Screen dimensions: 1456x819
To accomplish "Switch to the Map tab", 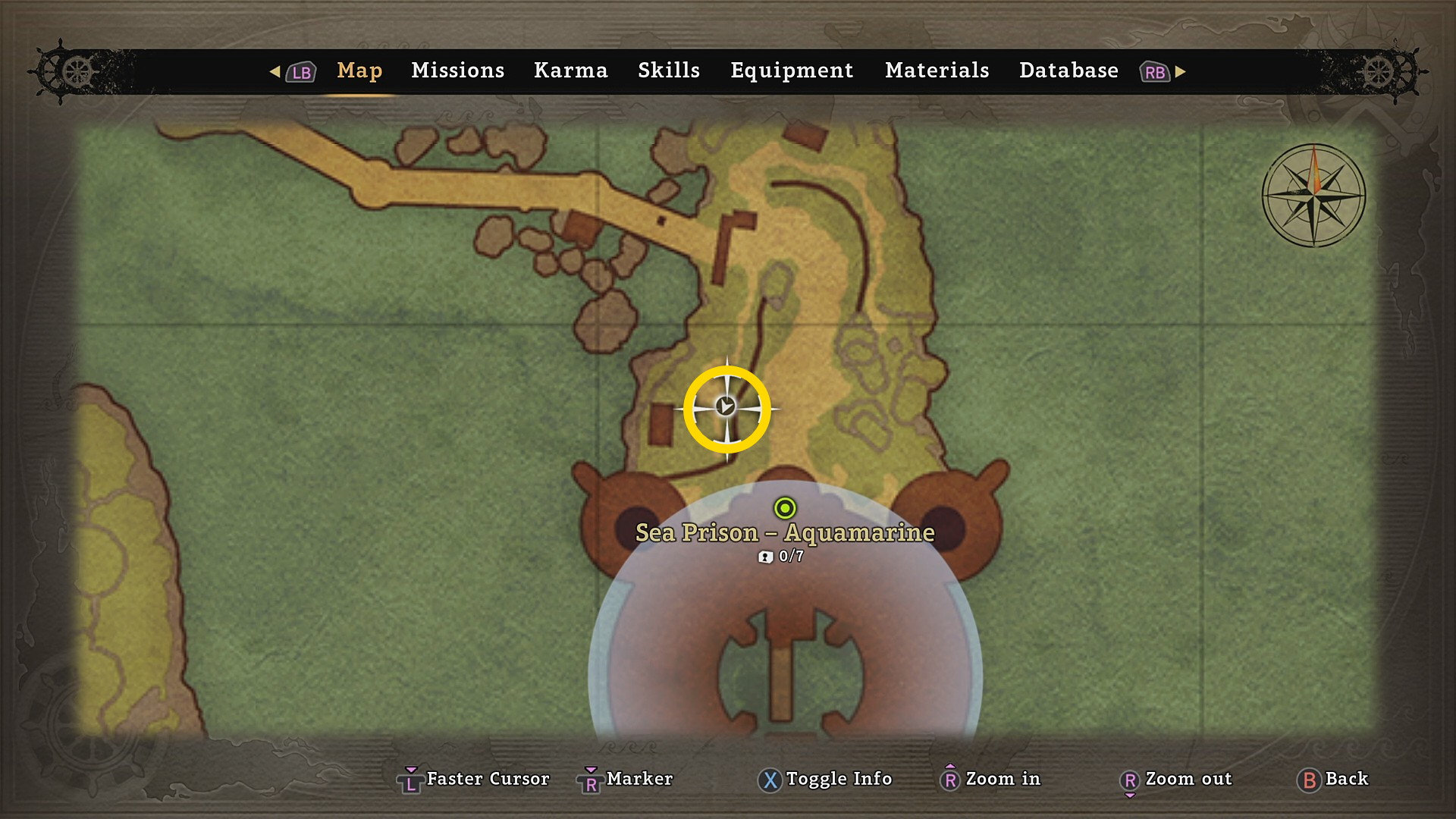I will coord(359,71).
